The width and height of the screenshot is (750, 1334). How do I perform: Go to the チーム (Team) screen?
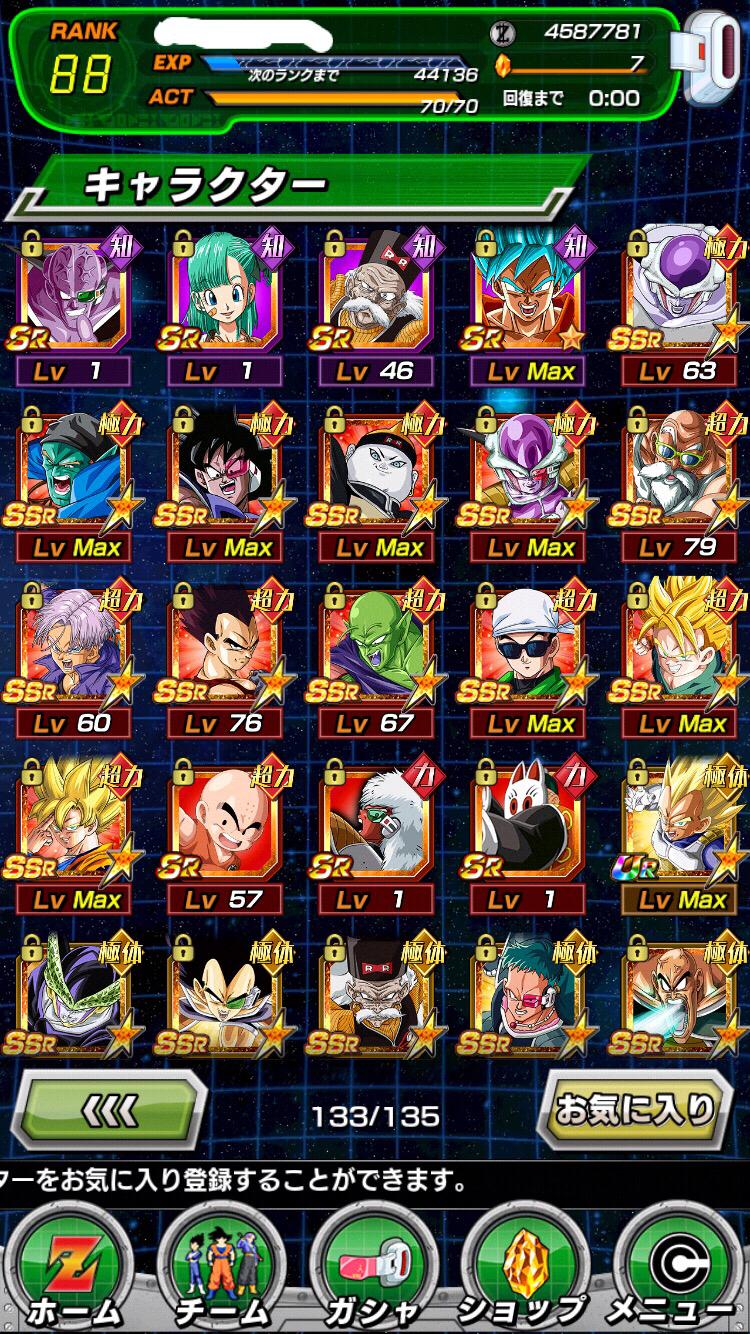pos(221,1271)
